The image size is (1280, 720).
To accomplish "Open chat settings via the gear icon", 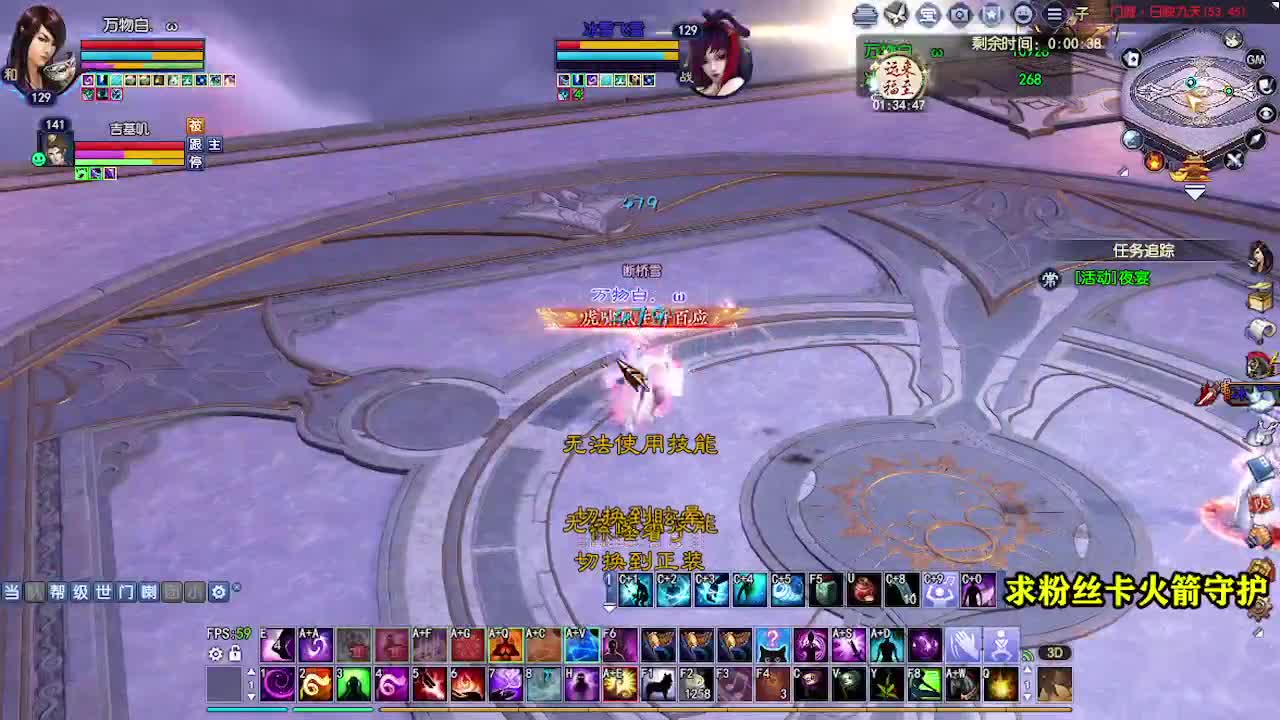I will 219,592.
